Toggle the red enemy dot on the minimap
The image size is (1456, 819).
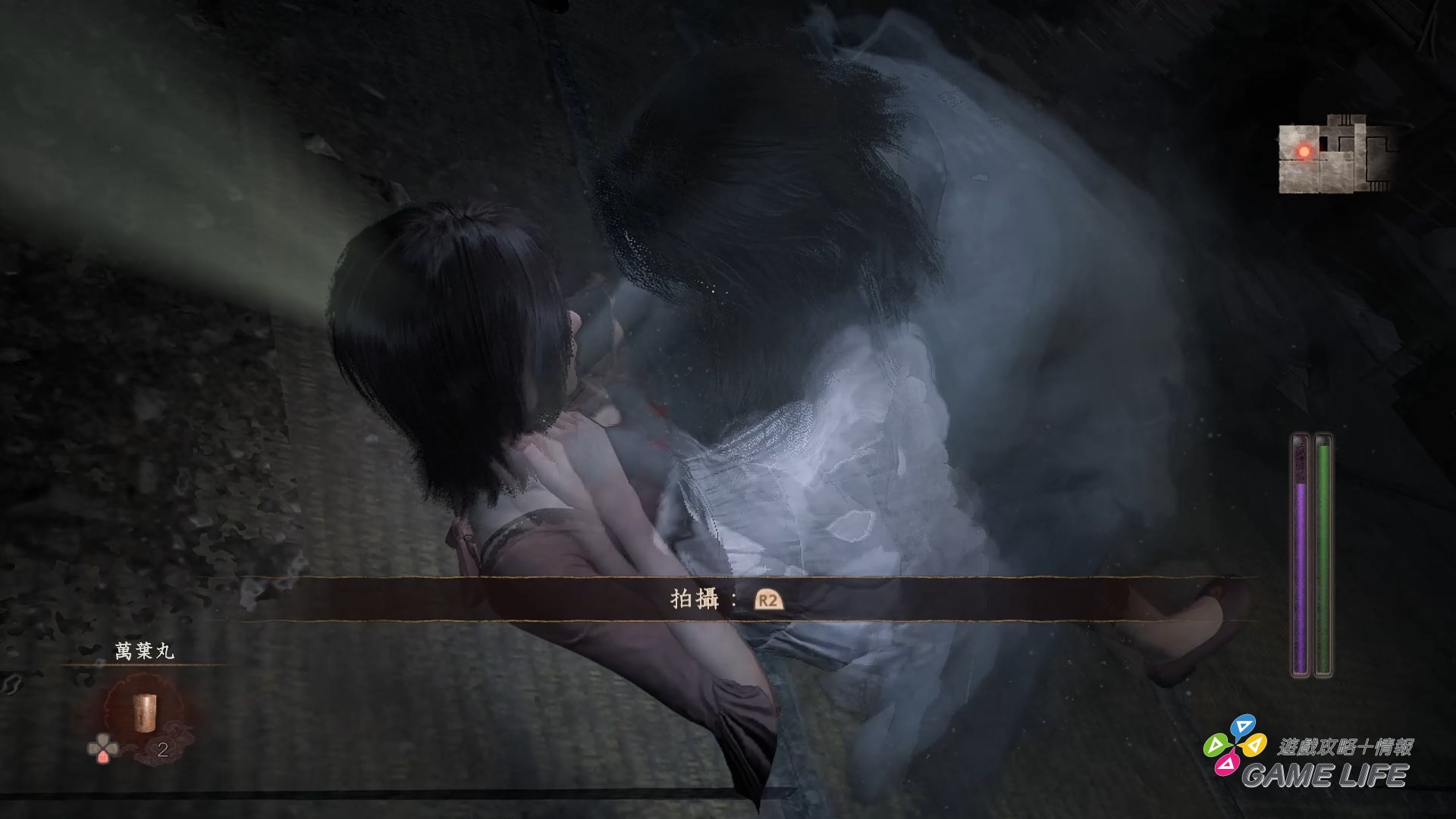1304,153
